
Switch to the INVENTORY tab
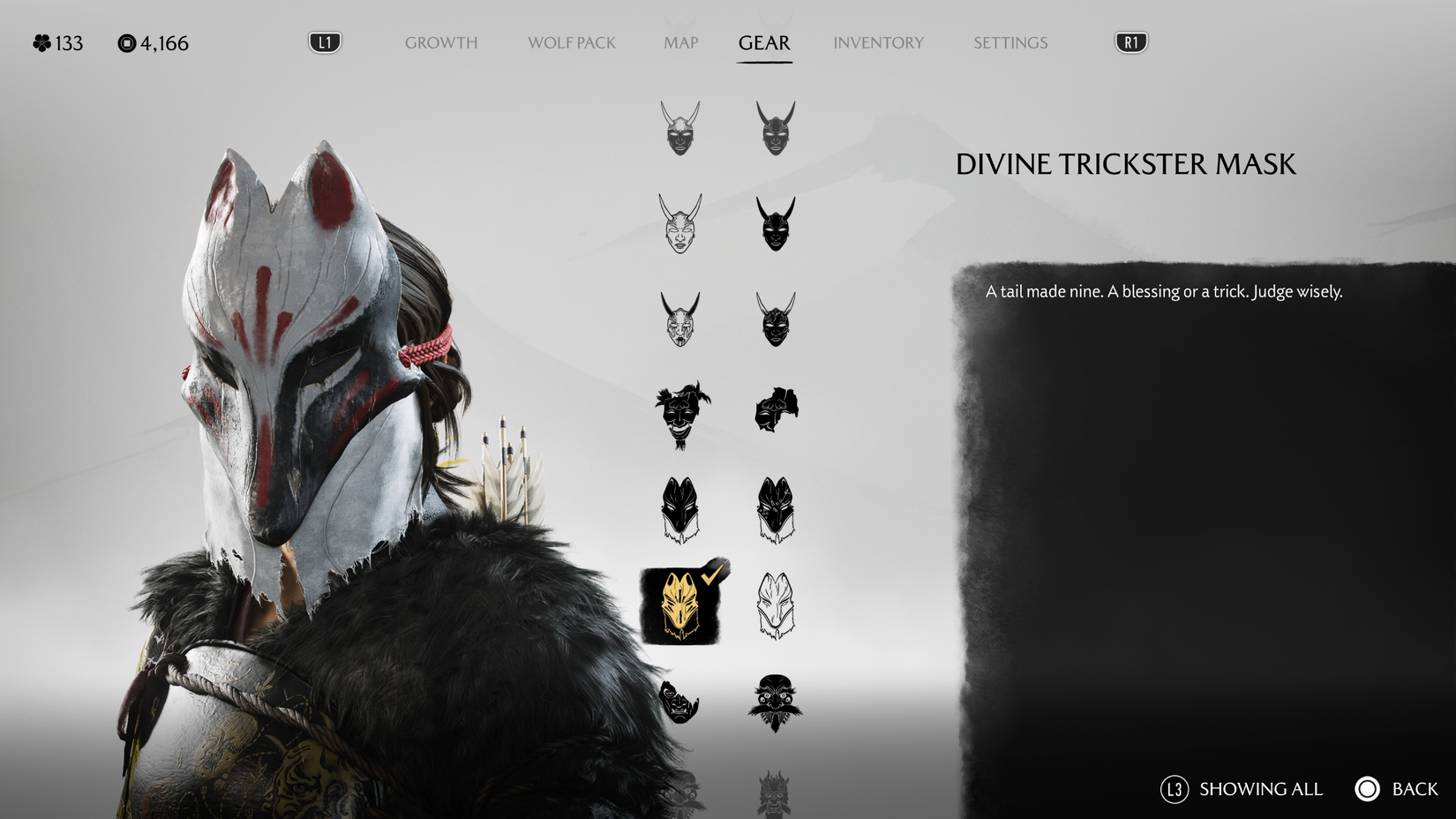coord(878,42)
